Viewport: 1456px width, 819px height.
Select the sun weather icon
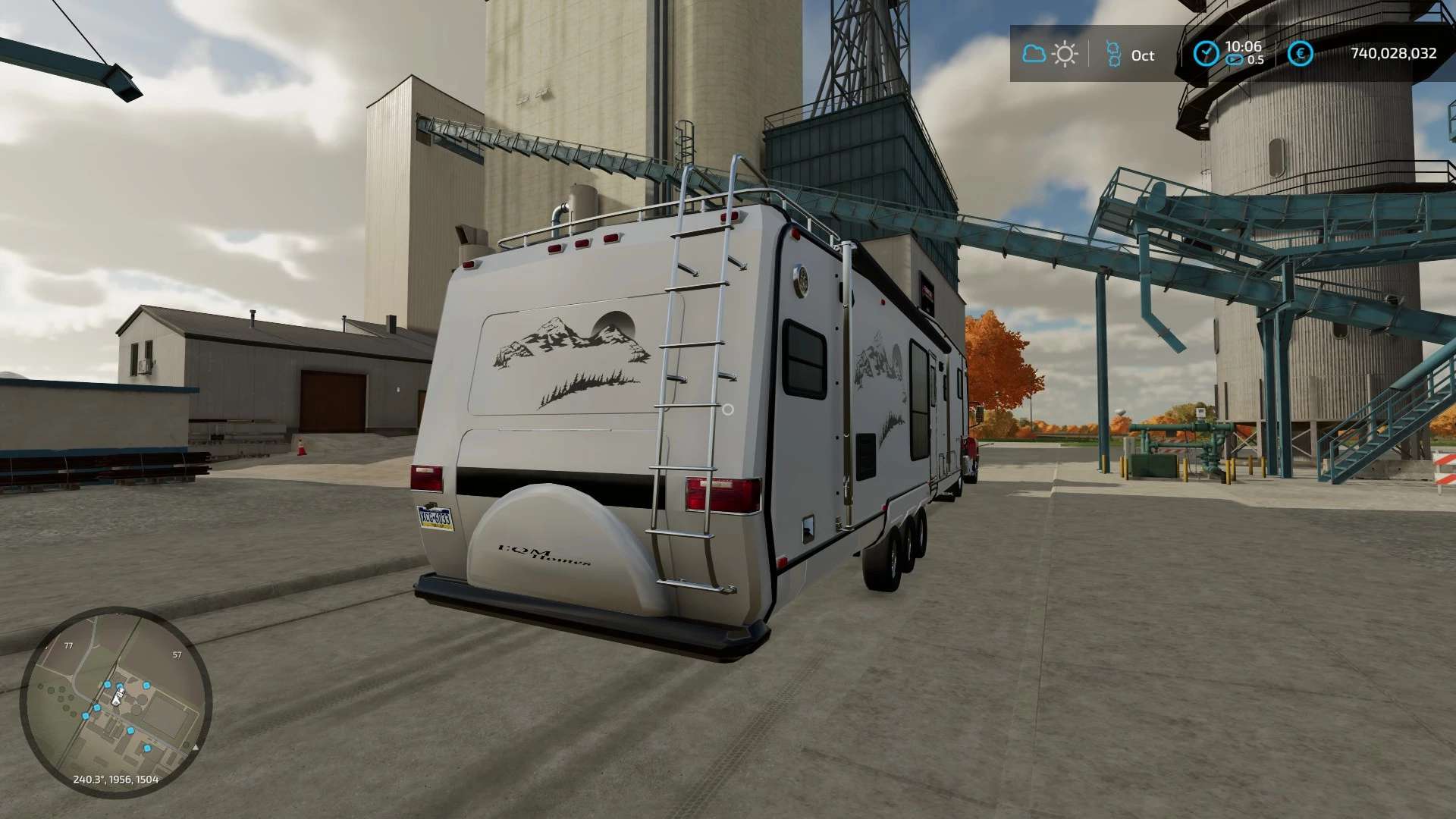[x=1065, y=54]
